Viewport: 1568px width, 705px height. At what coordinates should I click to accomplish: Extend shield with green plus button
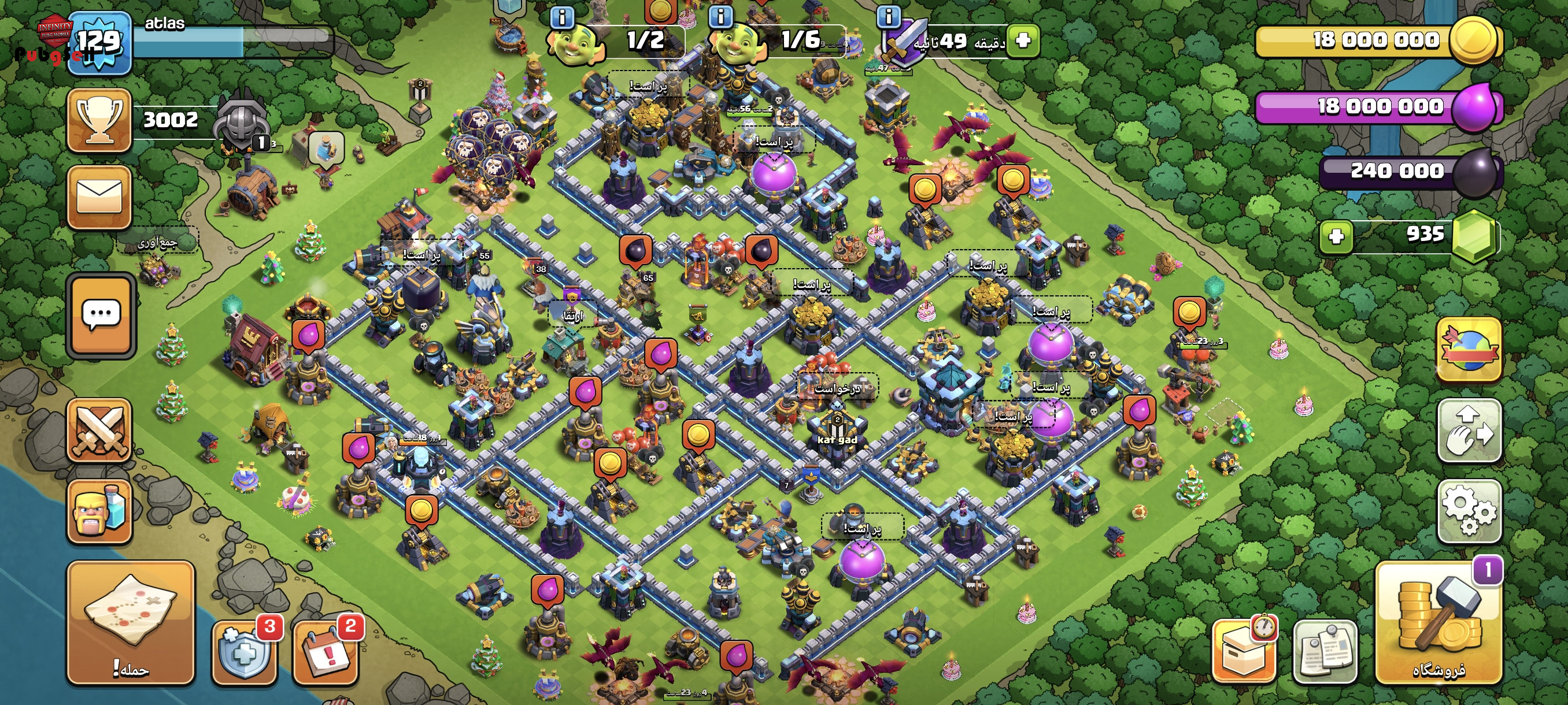pyautogui.click(x=1023, y=41)
